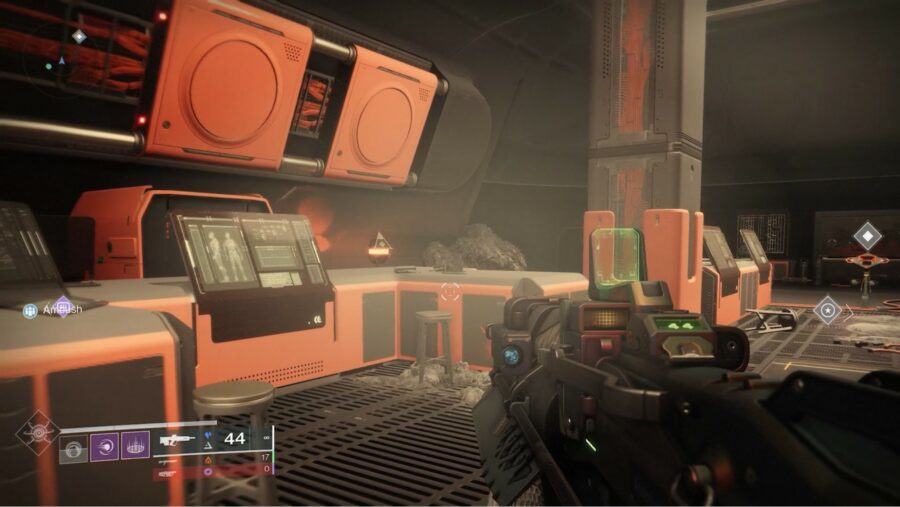Viewport: 900px width, 507px height.
Task: Trigger the purple class ability icon
Action: click(135, 446)
